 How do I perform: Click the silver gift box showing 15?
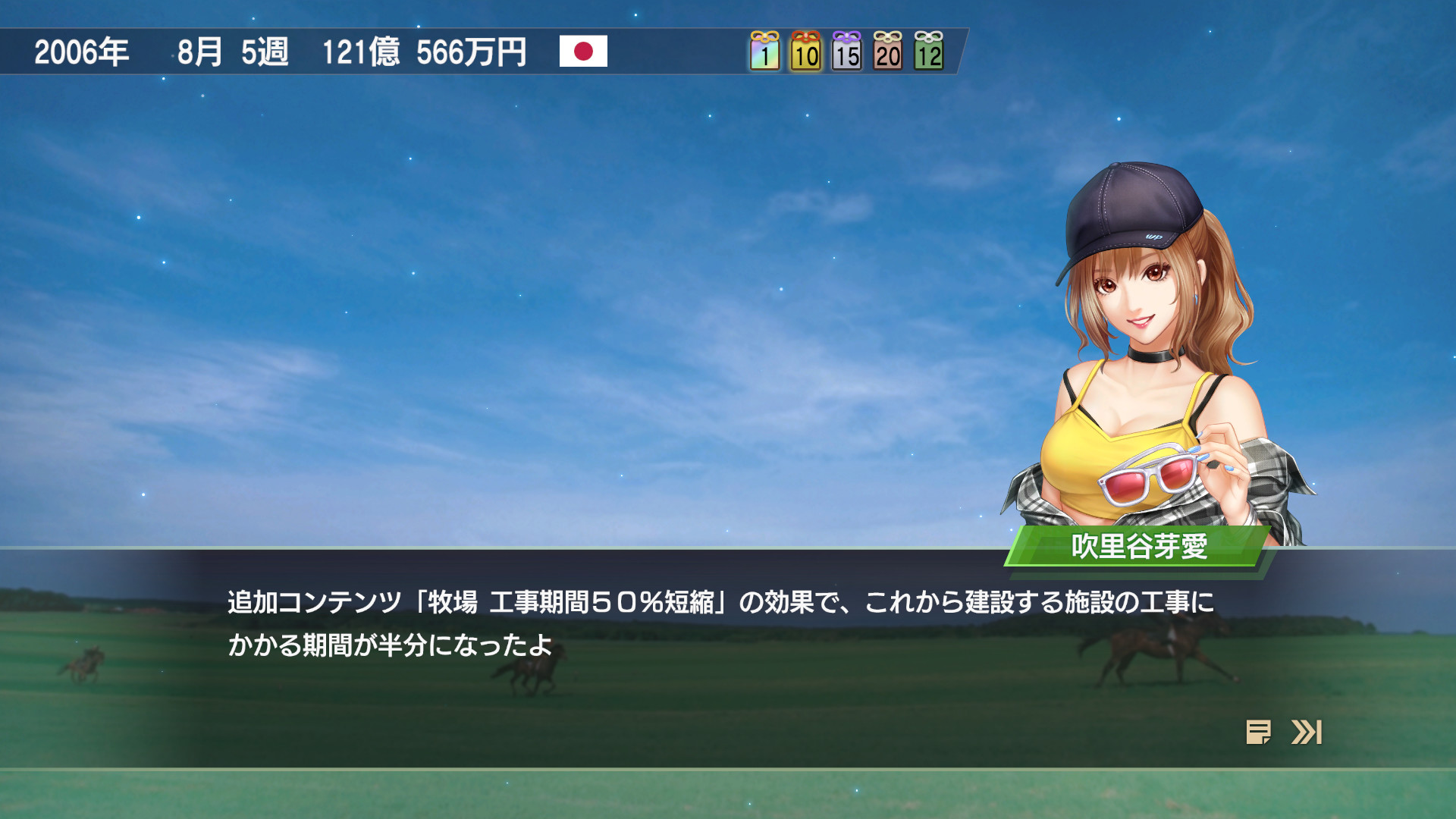[x=847, y=53]
